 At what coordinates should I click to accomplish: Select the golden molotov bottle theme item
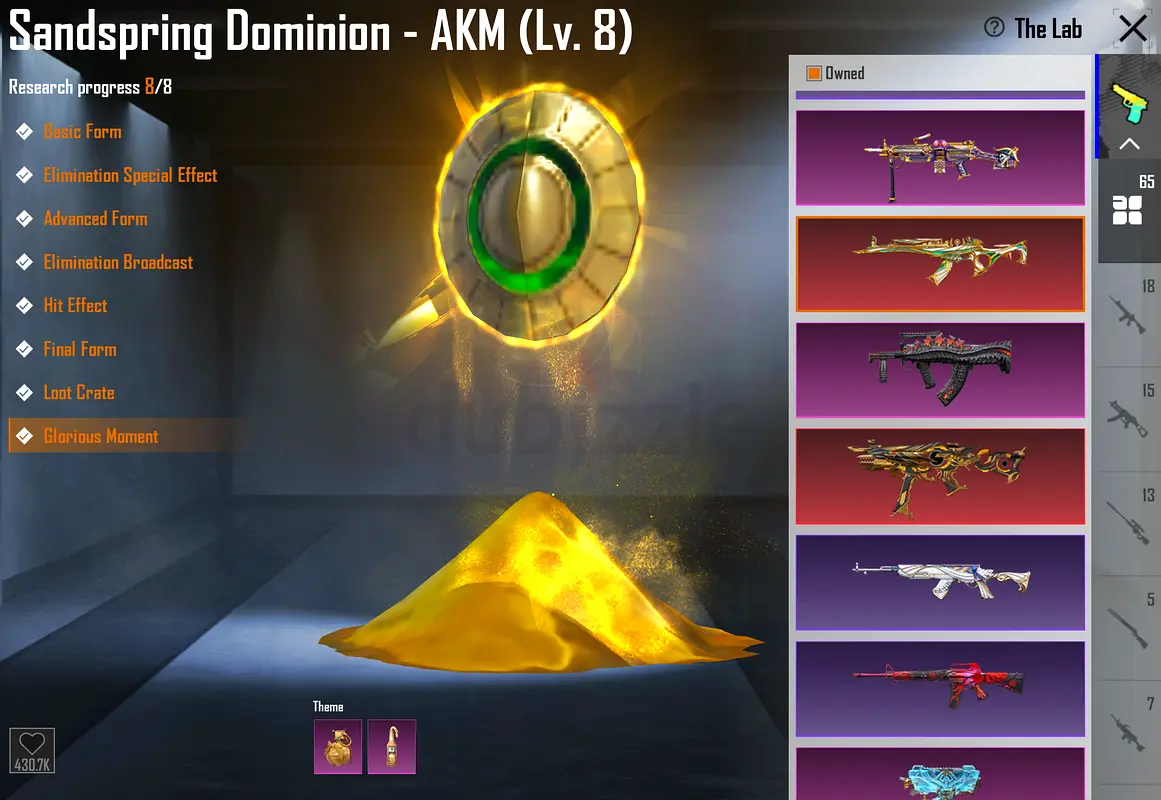coord(391,747)
